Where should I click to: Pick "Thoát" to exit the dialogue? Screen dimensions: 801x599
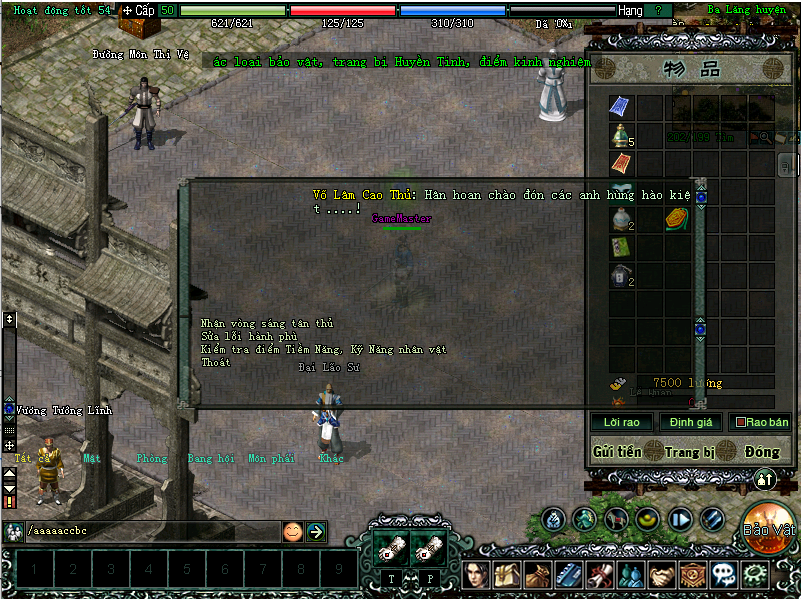pos(215,362)
